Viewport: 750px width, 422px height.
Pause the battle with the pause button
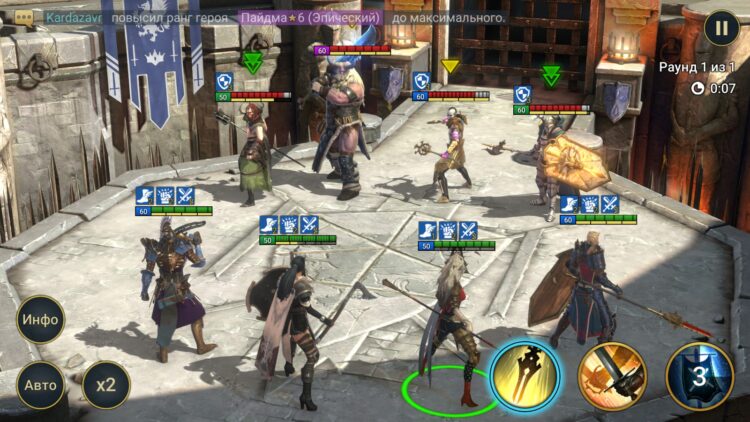pos(721,27)
